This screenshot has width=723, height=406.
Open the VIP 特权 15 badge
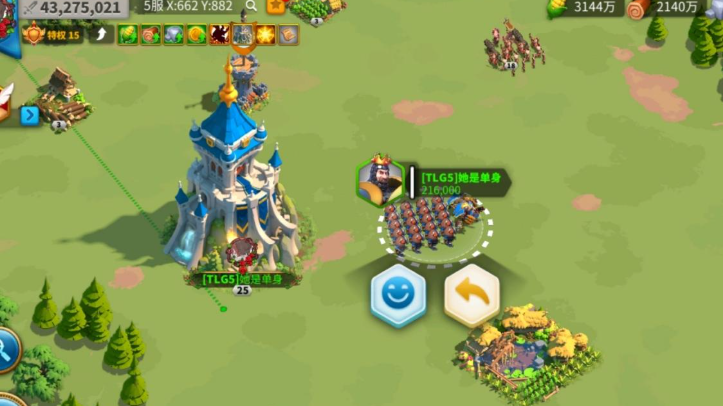(x=51, y=35)
